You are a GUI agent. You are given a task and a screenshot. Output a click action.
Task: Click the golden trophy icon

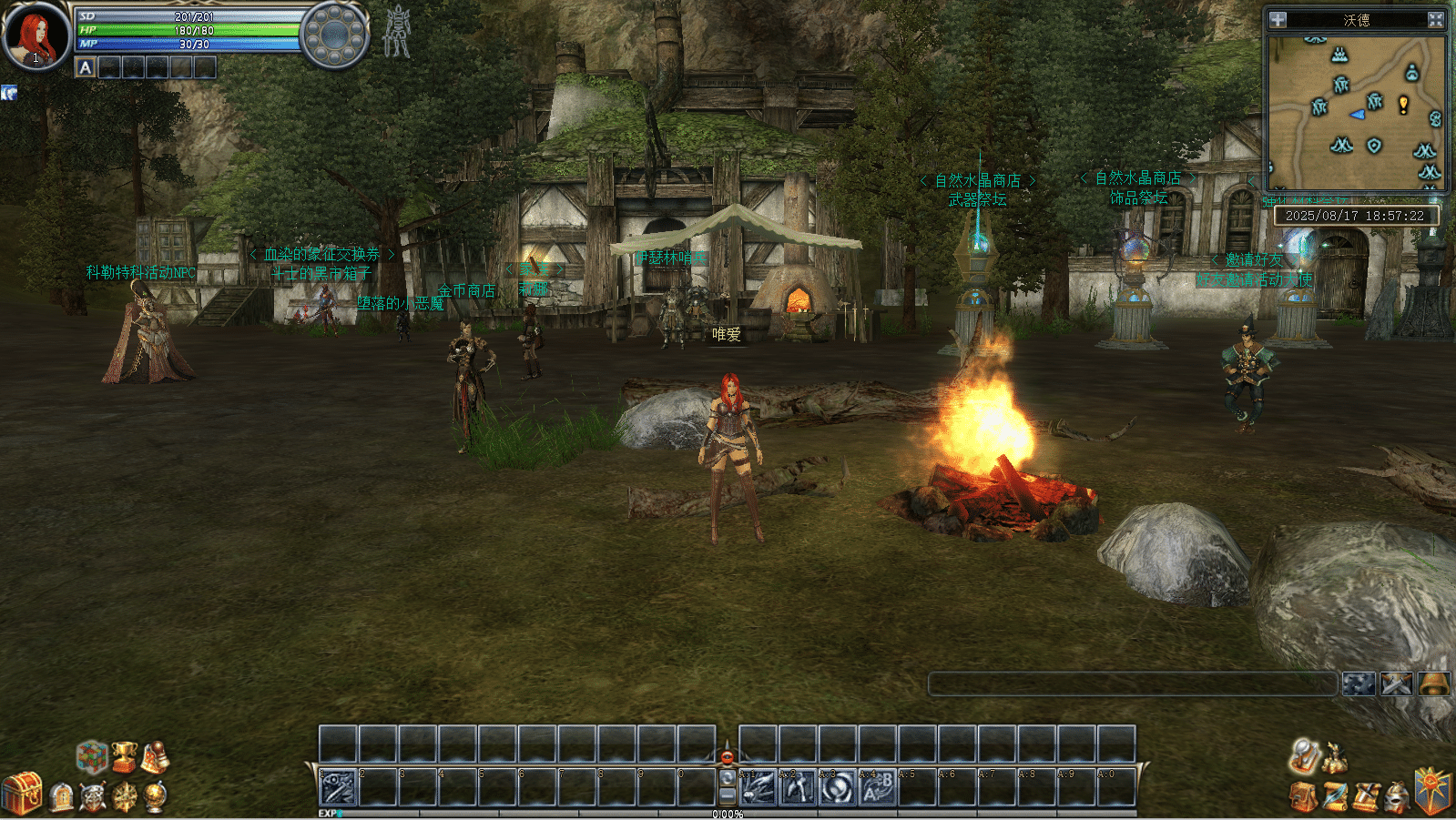124,756
